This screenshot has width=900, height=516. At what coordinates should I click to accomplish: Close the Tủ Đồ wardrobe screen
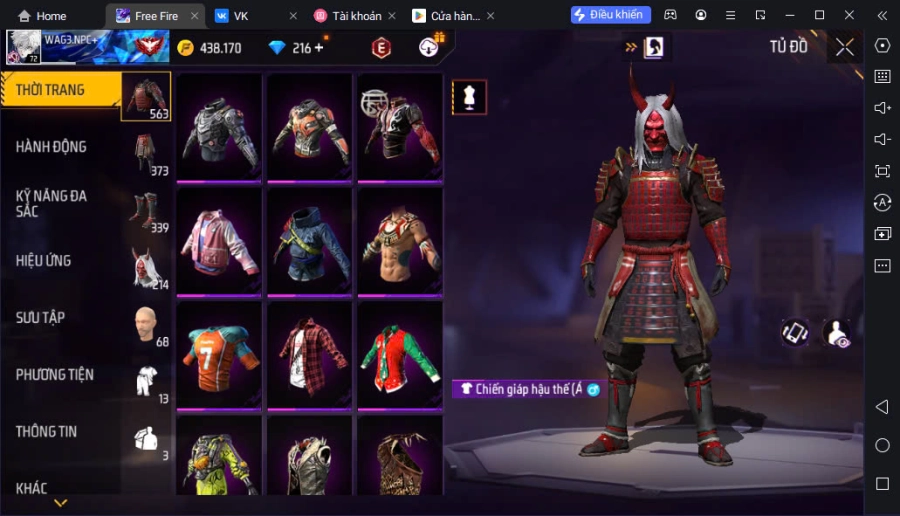pyautogui.click(x=845, y=47)
